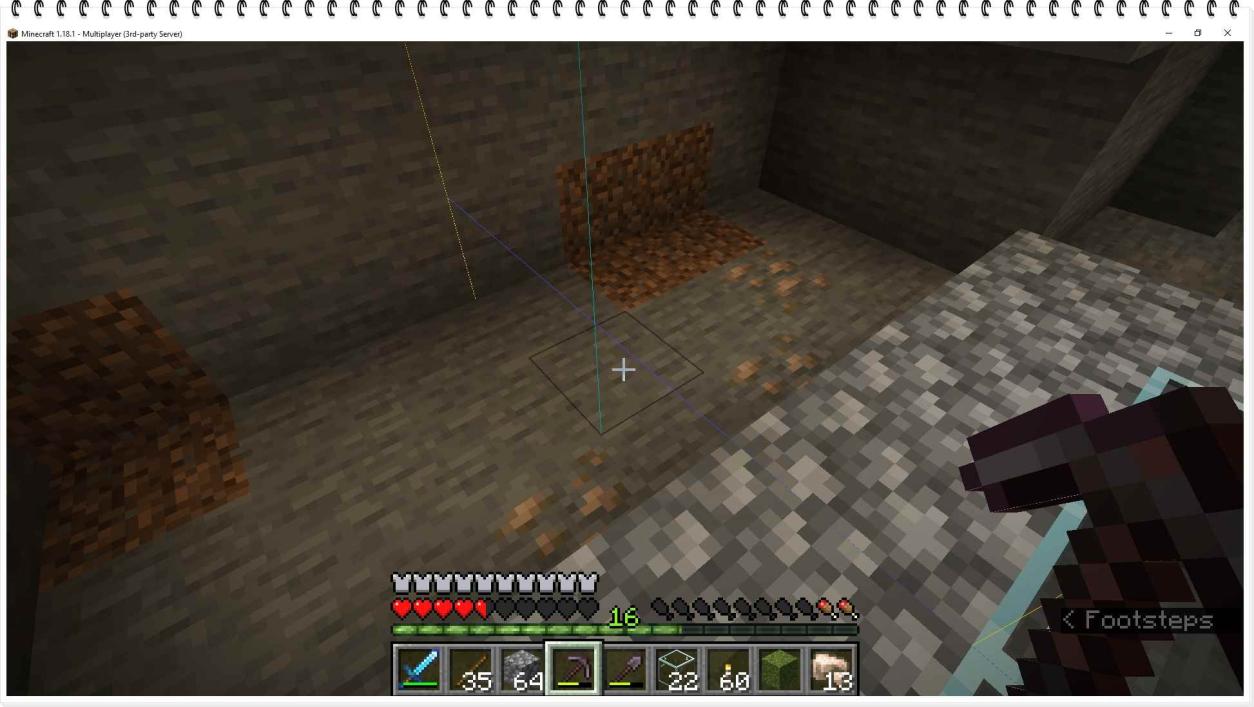Select the glass block stack of 22
Screen dimensions: 1254x707
point(677,668)
